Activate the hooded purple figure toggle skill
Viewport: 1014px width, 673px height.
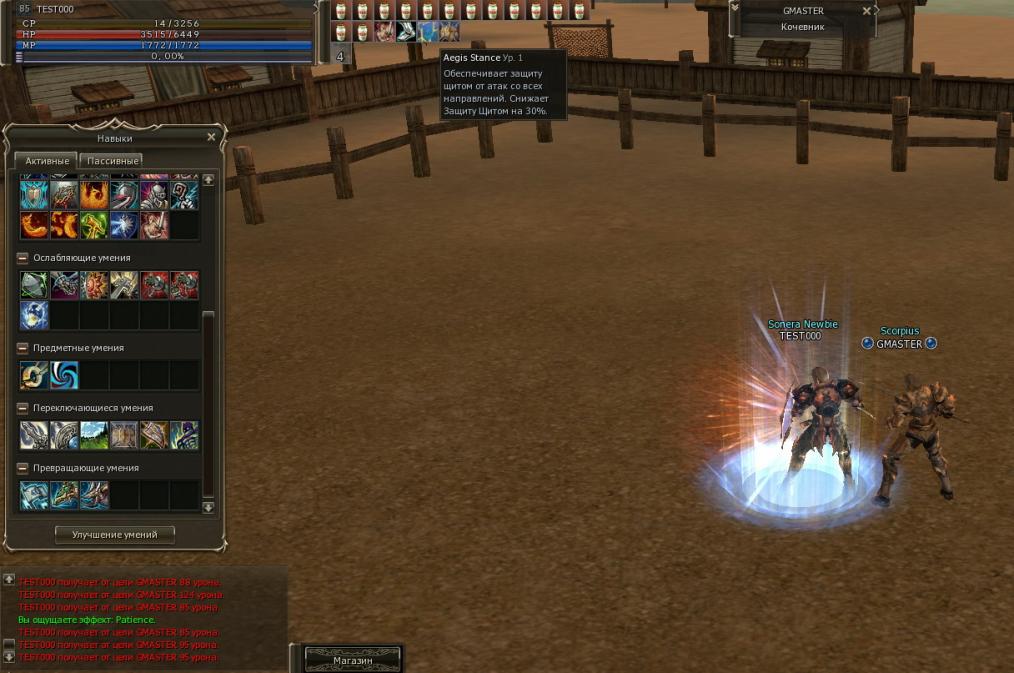pos(184,435)
